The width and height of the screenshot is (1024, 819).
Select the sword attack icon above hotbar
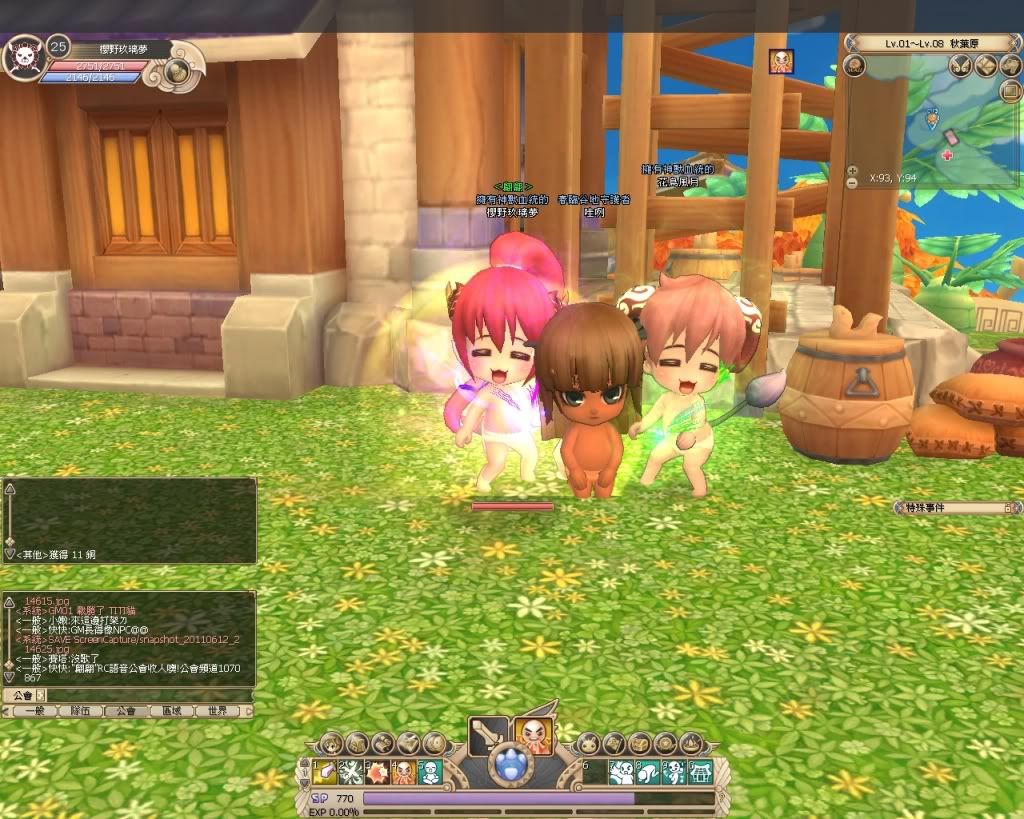[x=487, y=737]
